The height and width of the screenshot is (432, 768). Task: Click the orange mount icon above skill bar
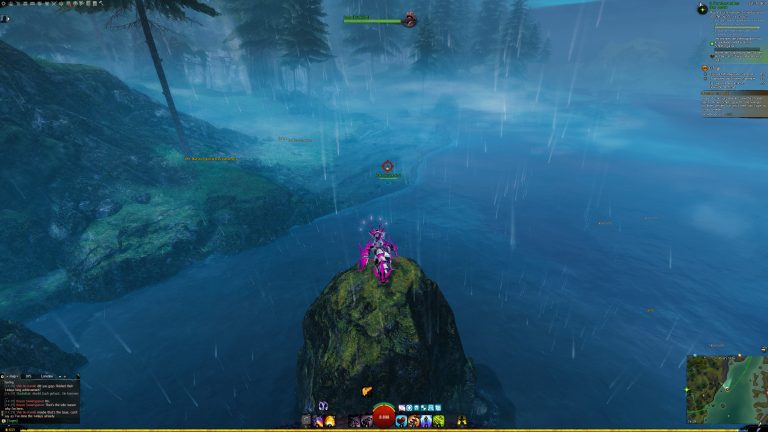(x=367, y=392)
